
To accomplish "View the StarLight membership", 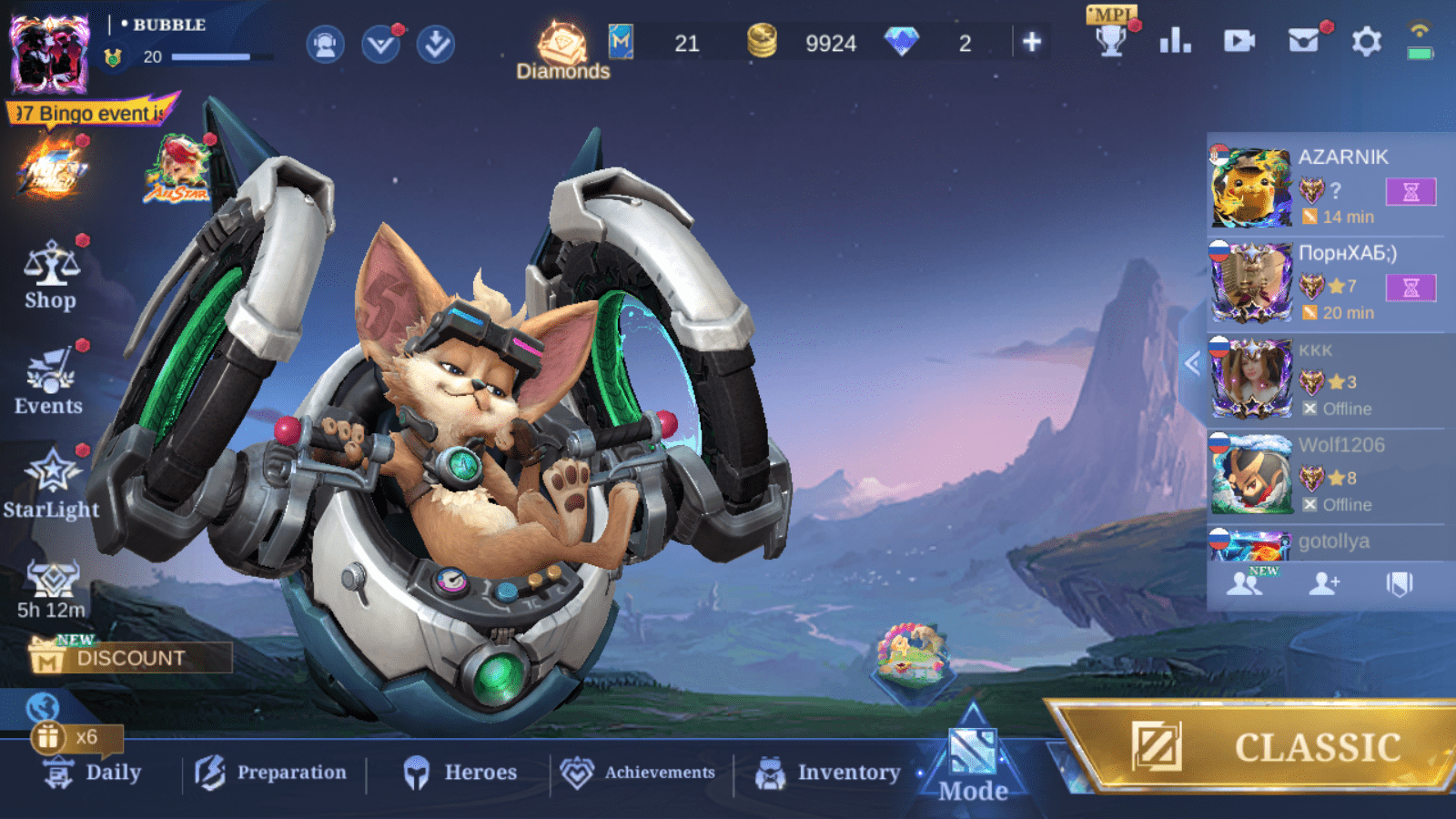I will (51, 484).
